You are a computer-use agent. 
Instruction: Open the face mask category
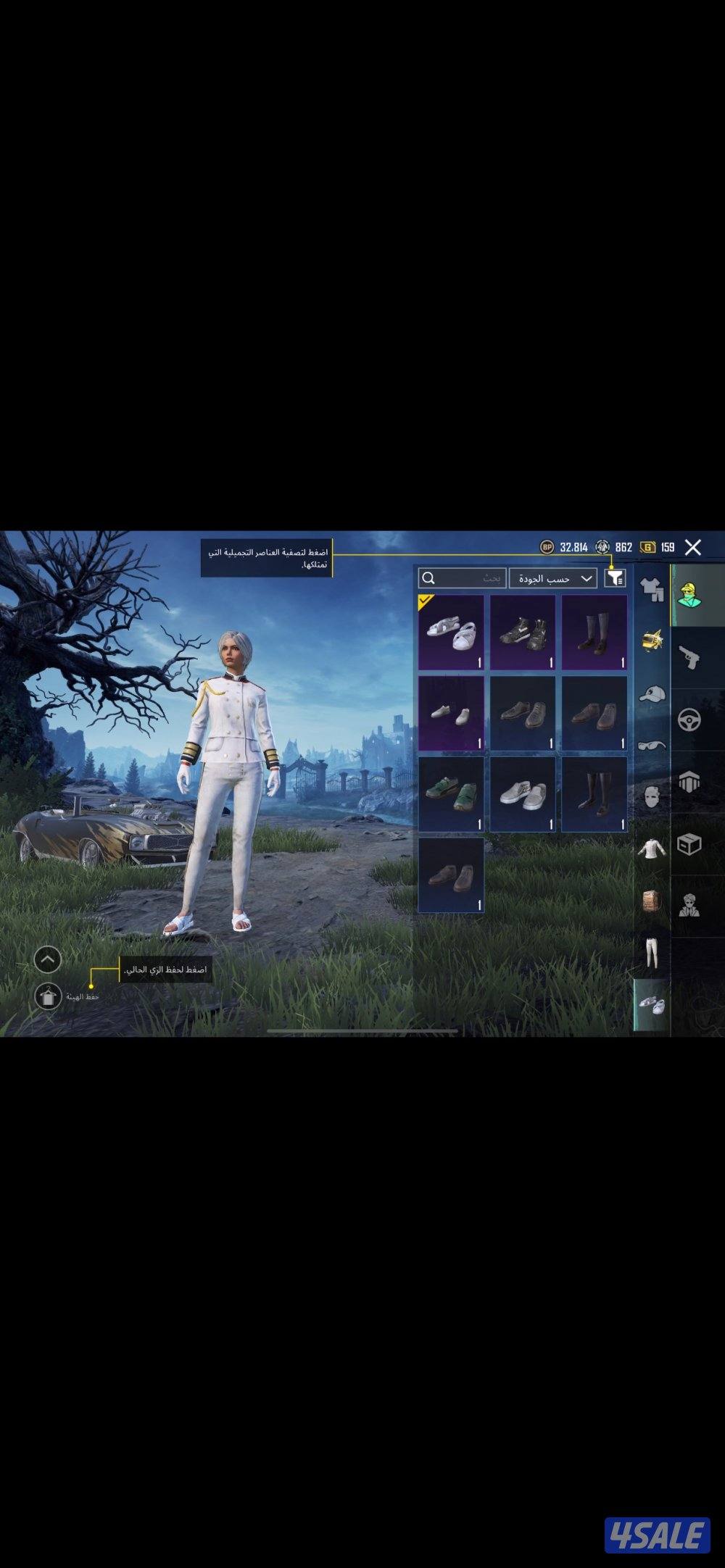click(652, 797)
